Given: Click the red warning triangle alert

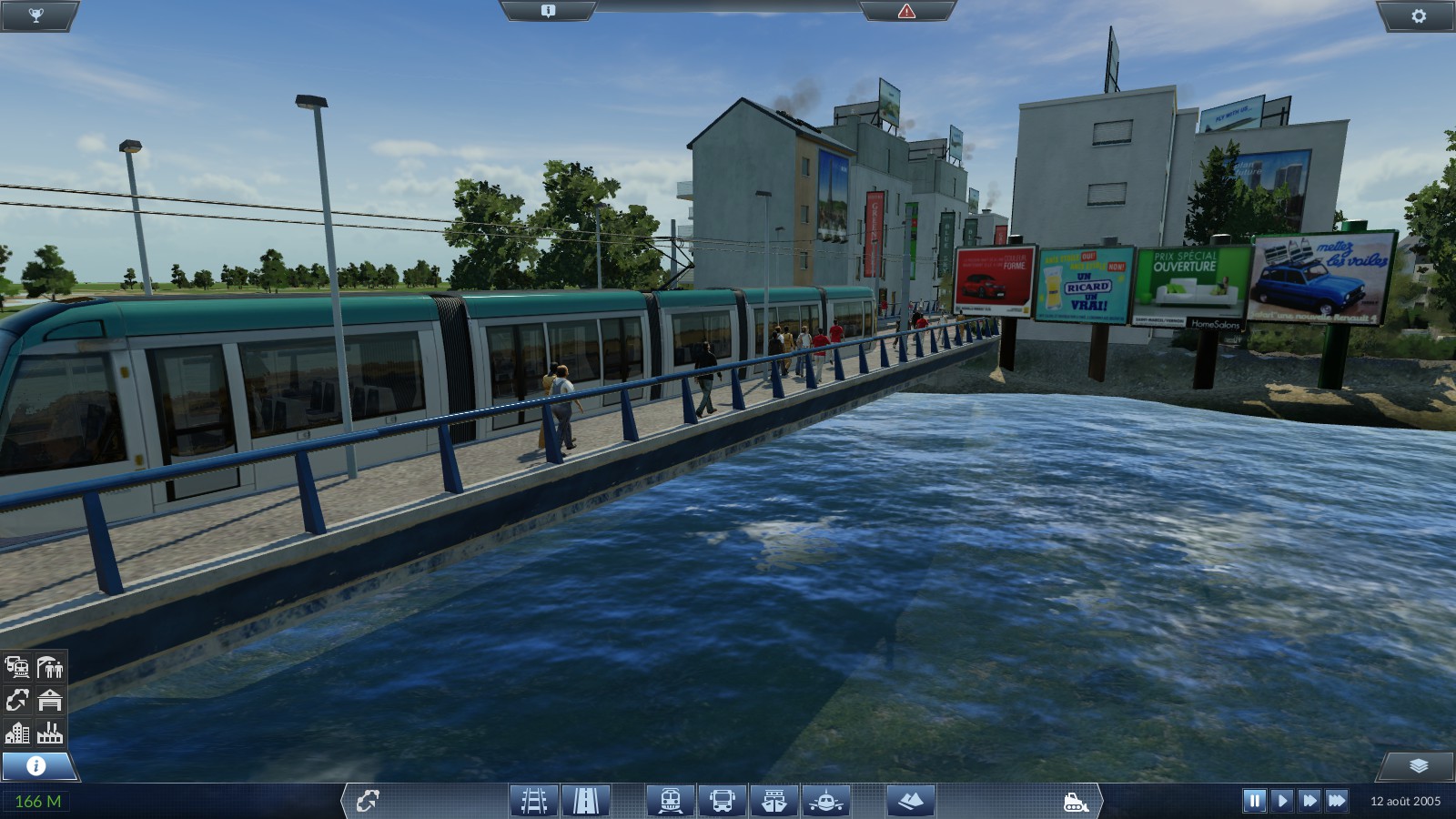Looking at the screenshot, I should click(x=906, y=11).
